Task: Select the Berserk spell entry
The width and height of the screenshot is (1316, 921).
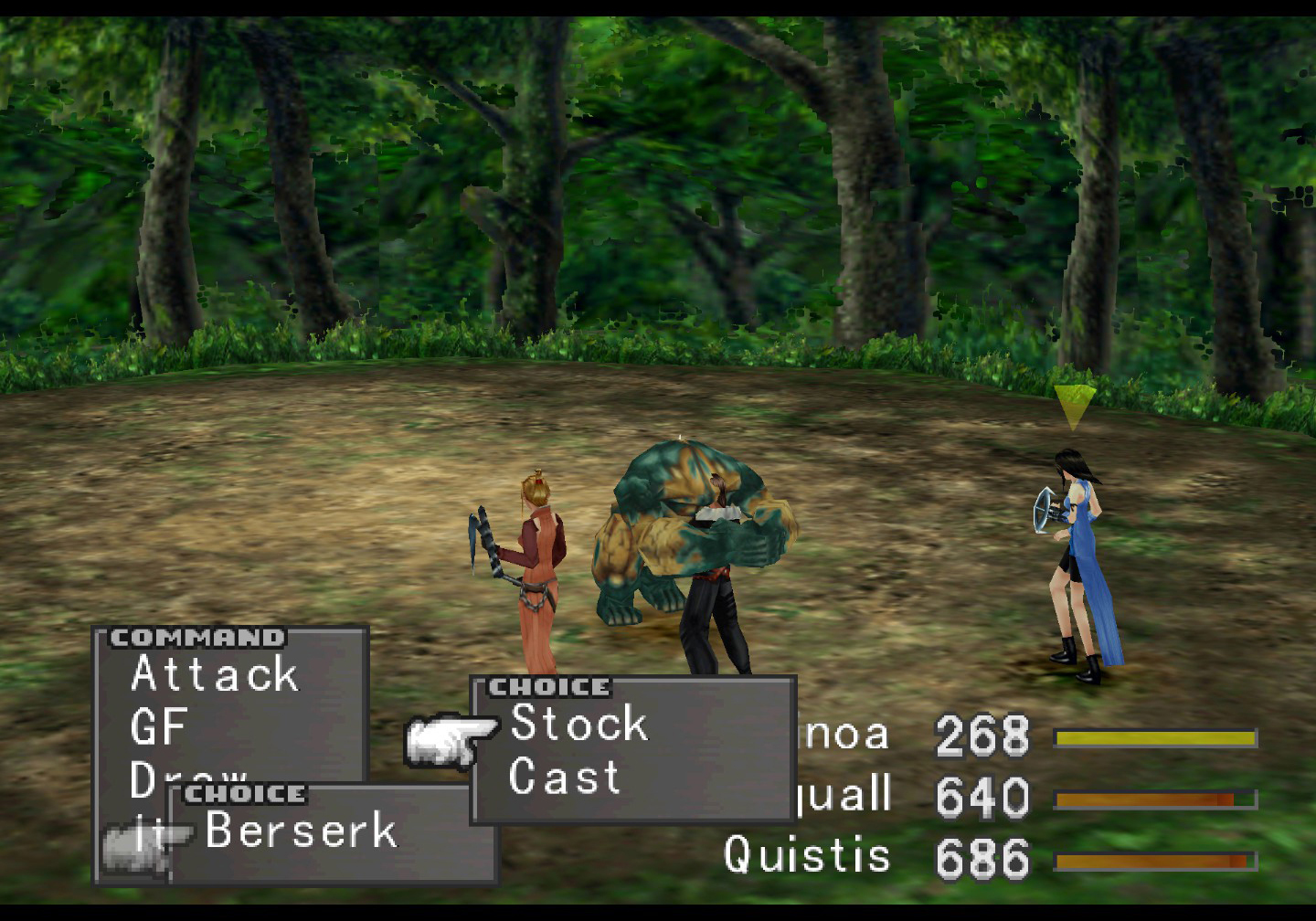Action: click(x=302, y=831)
